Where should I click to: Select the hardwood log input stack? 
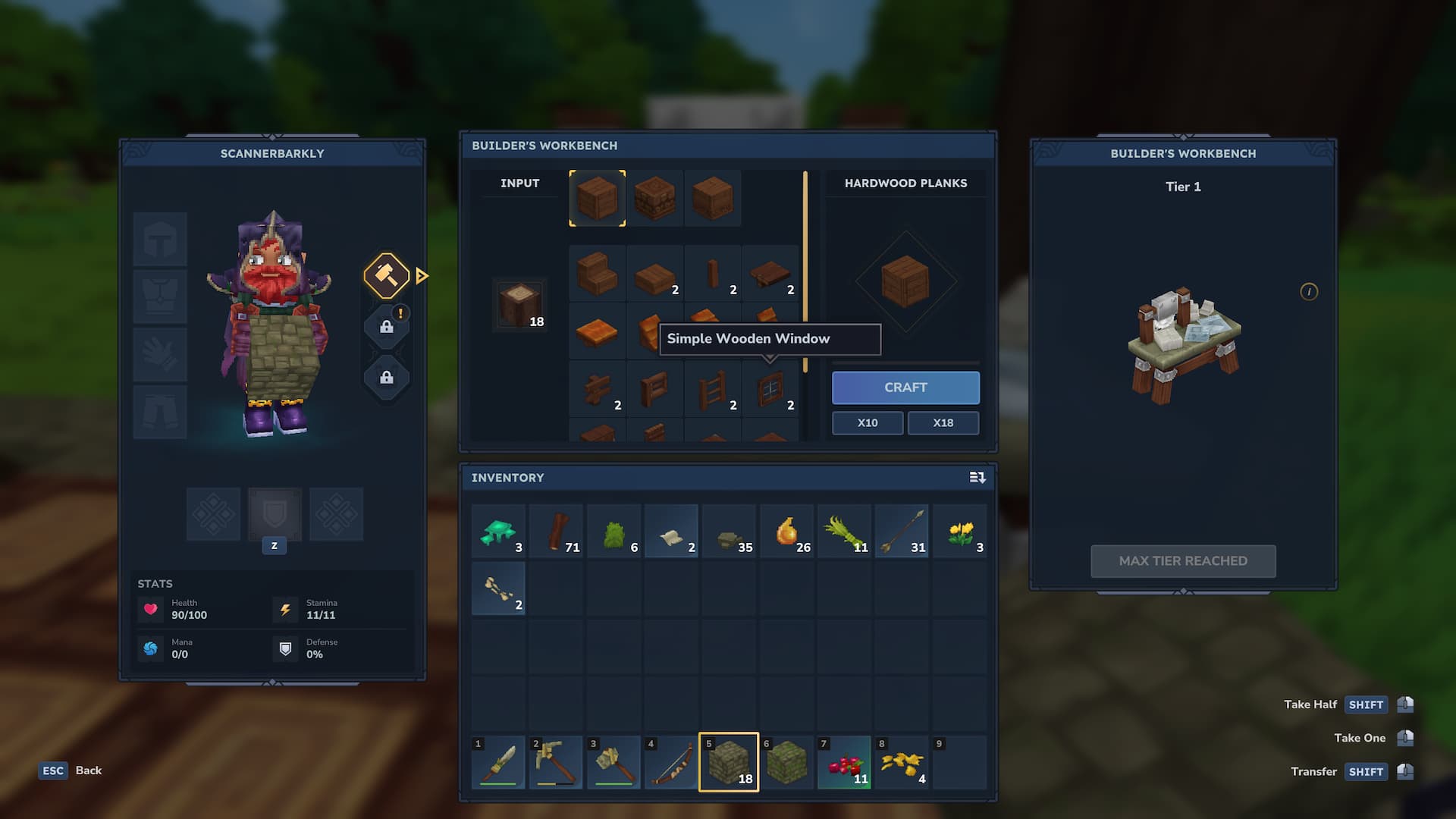520,305
